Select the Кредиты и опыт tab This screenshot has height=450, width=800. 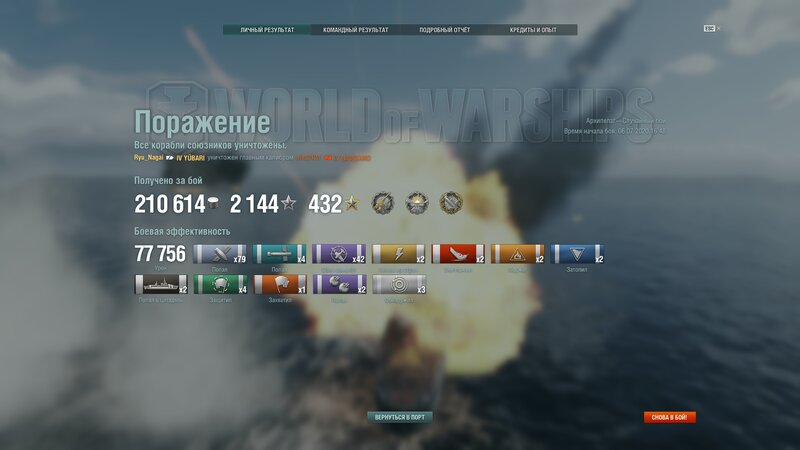532,30
